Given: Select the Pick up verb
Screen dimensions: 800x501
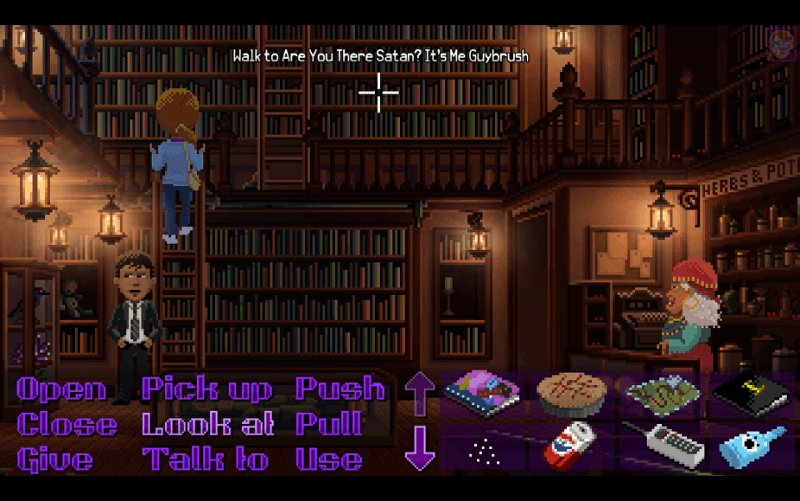Looking at the screenshot, I should coord(207,389).
